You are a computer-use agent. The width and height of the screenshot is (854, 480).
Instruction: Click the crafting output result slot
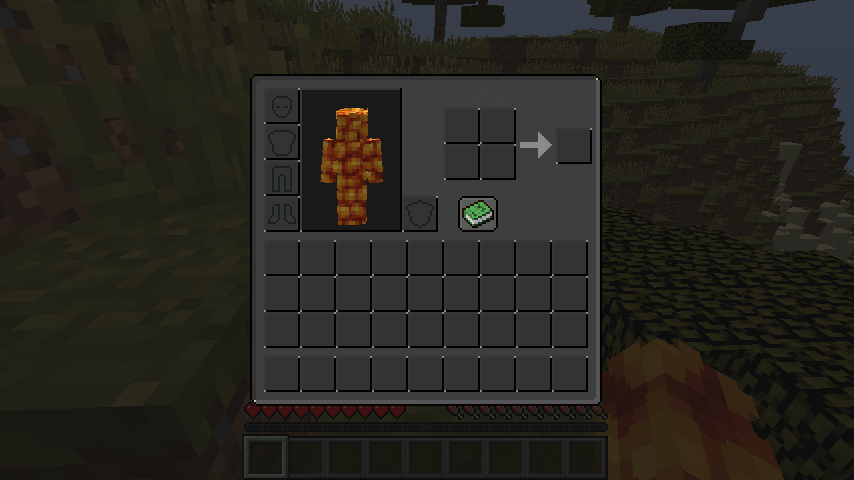[574, 146]
